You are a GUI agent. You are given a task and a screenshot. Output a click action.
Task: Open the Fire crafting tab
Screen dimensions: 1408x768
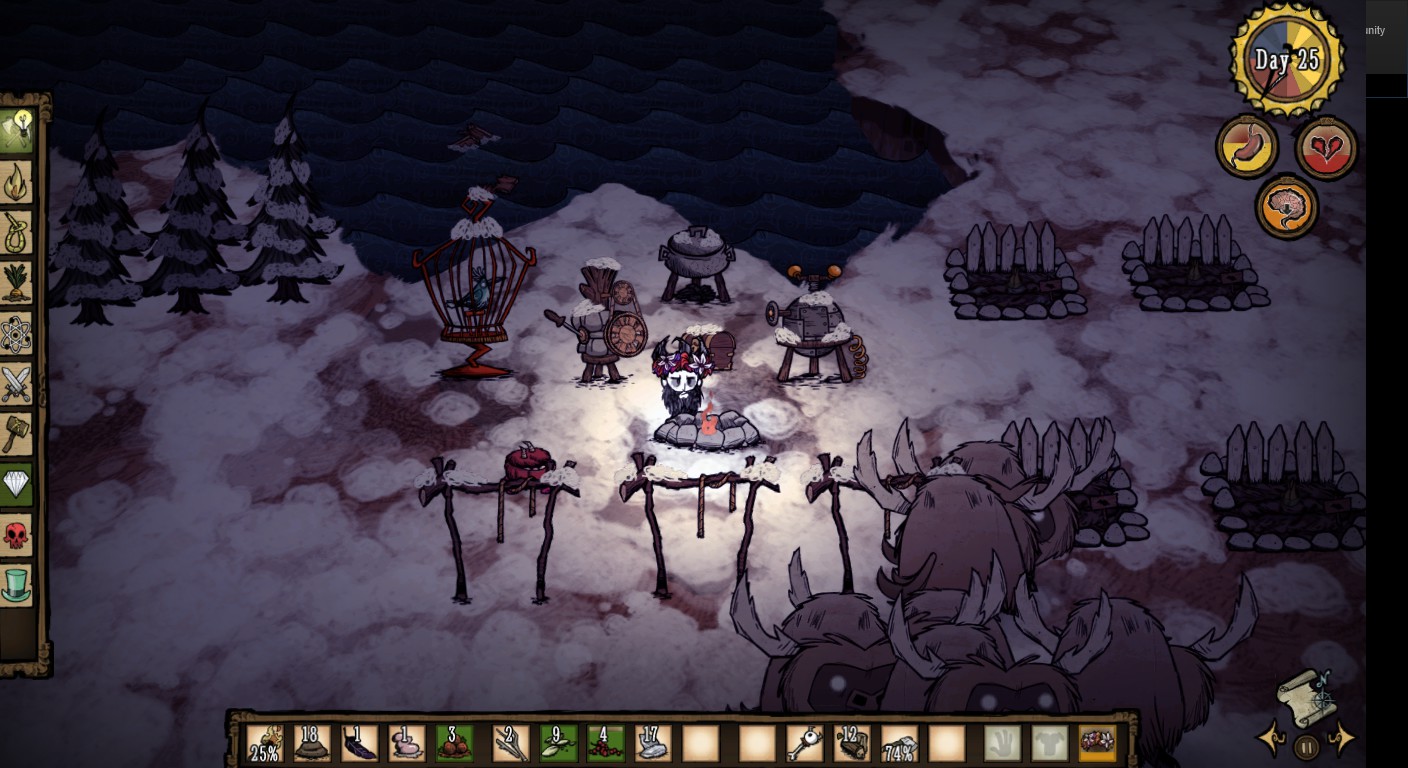pos(17,182)
